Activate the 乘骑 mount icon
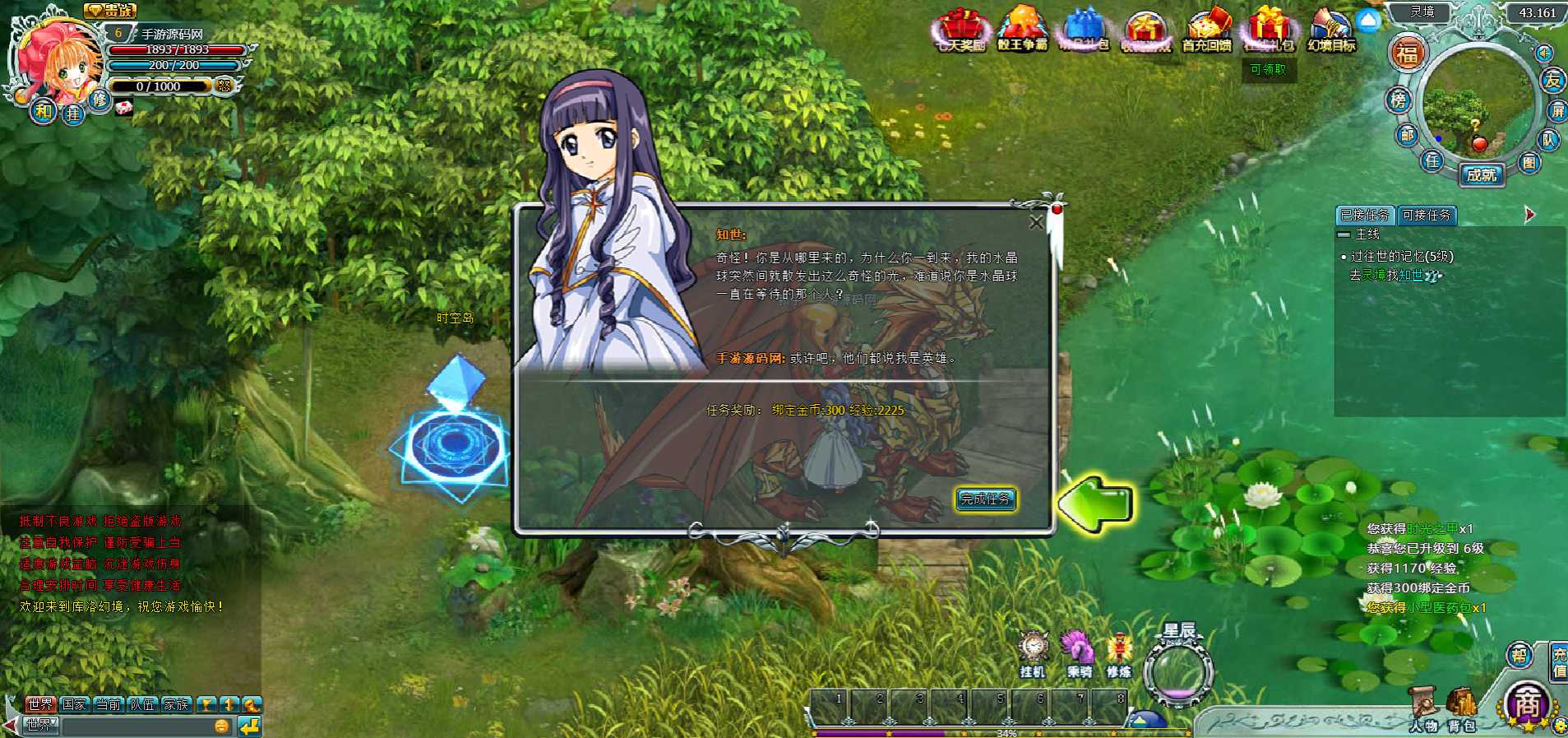This screenshot has width=1568, height=738. pyautogui.click(x=1078, y=653)
